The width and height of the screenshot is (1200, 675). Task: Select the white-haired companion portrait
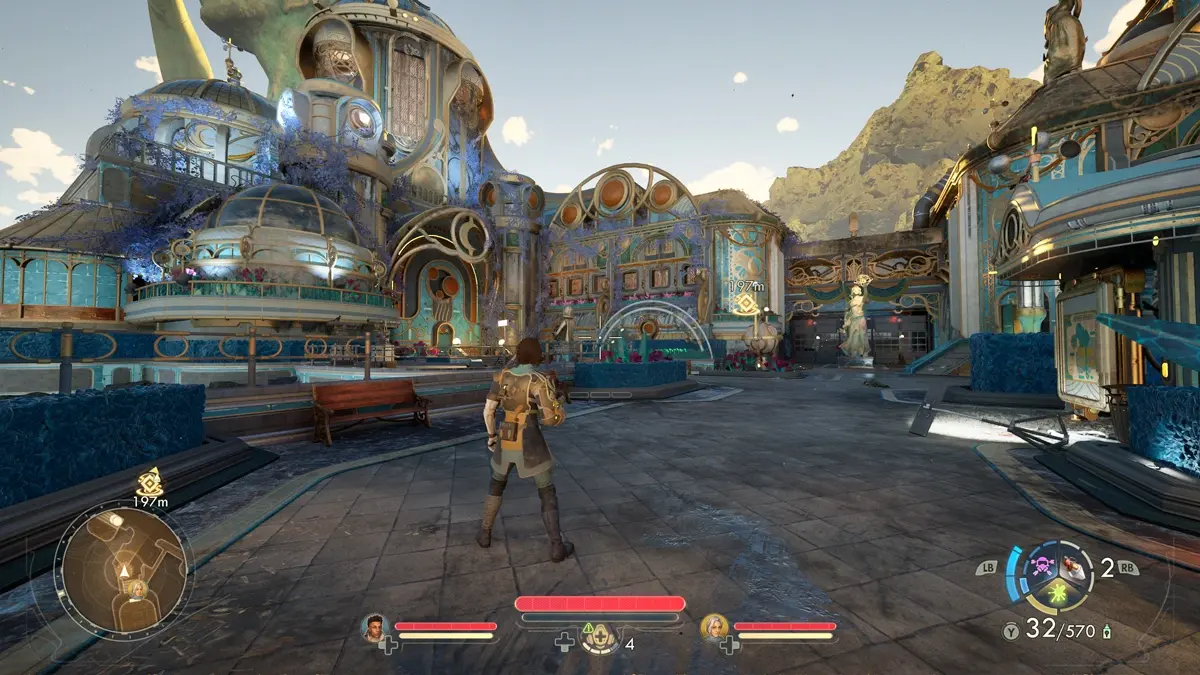713,626
